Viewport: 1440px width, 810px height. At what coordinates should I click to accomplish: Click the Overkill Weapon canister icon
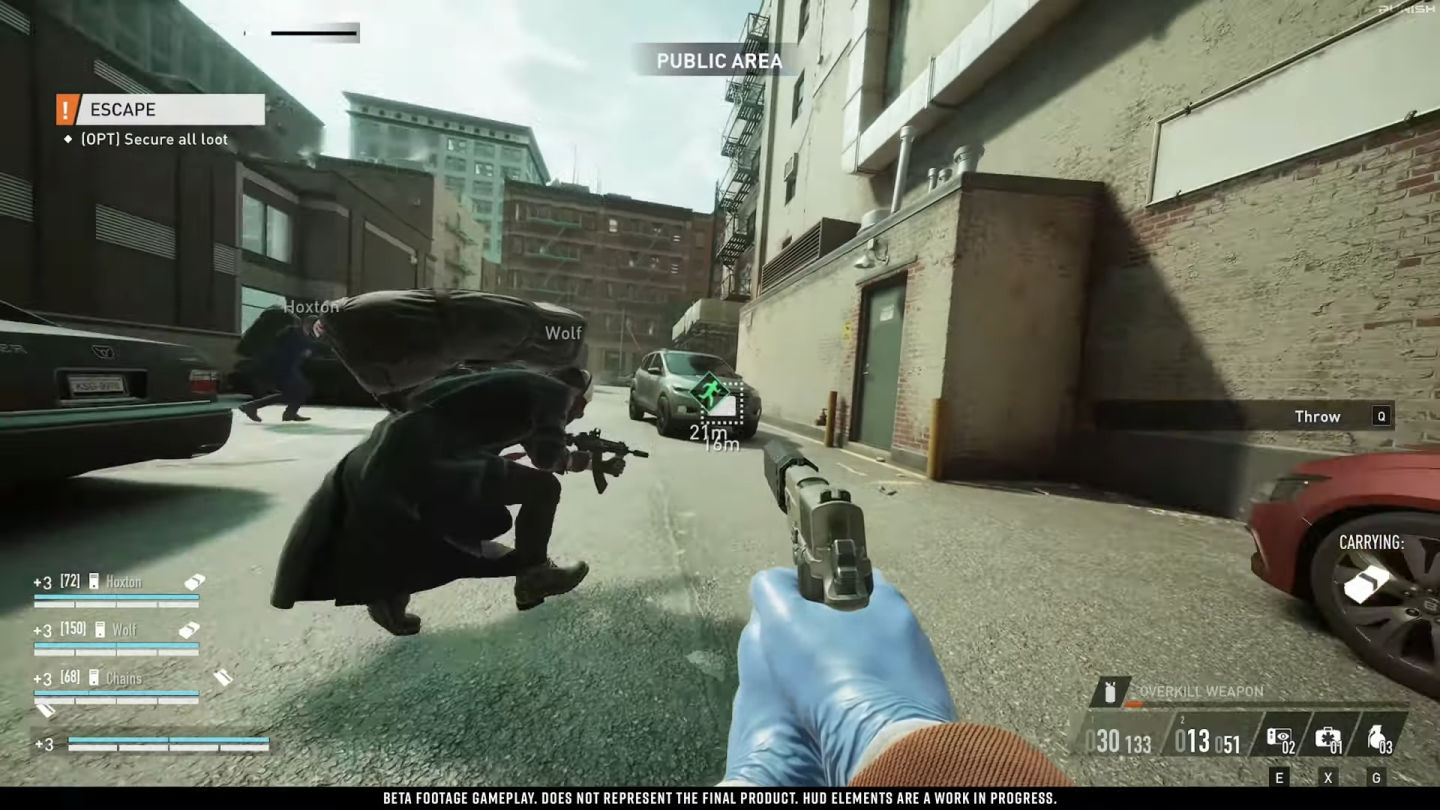[x=1111, y=692]
